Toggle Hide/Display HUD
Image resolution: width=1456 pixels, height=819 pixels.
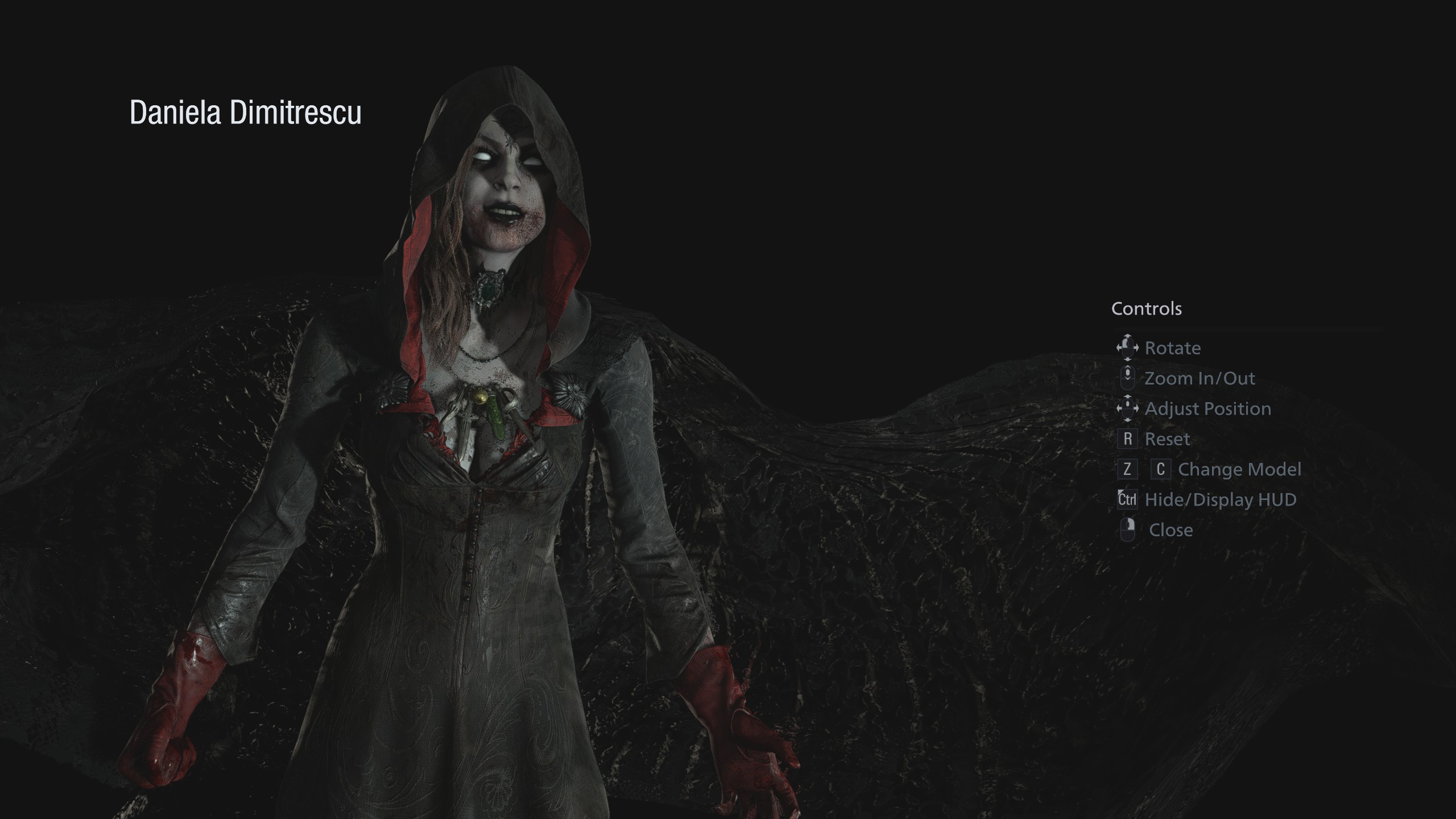click(1220, 500)
